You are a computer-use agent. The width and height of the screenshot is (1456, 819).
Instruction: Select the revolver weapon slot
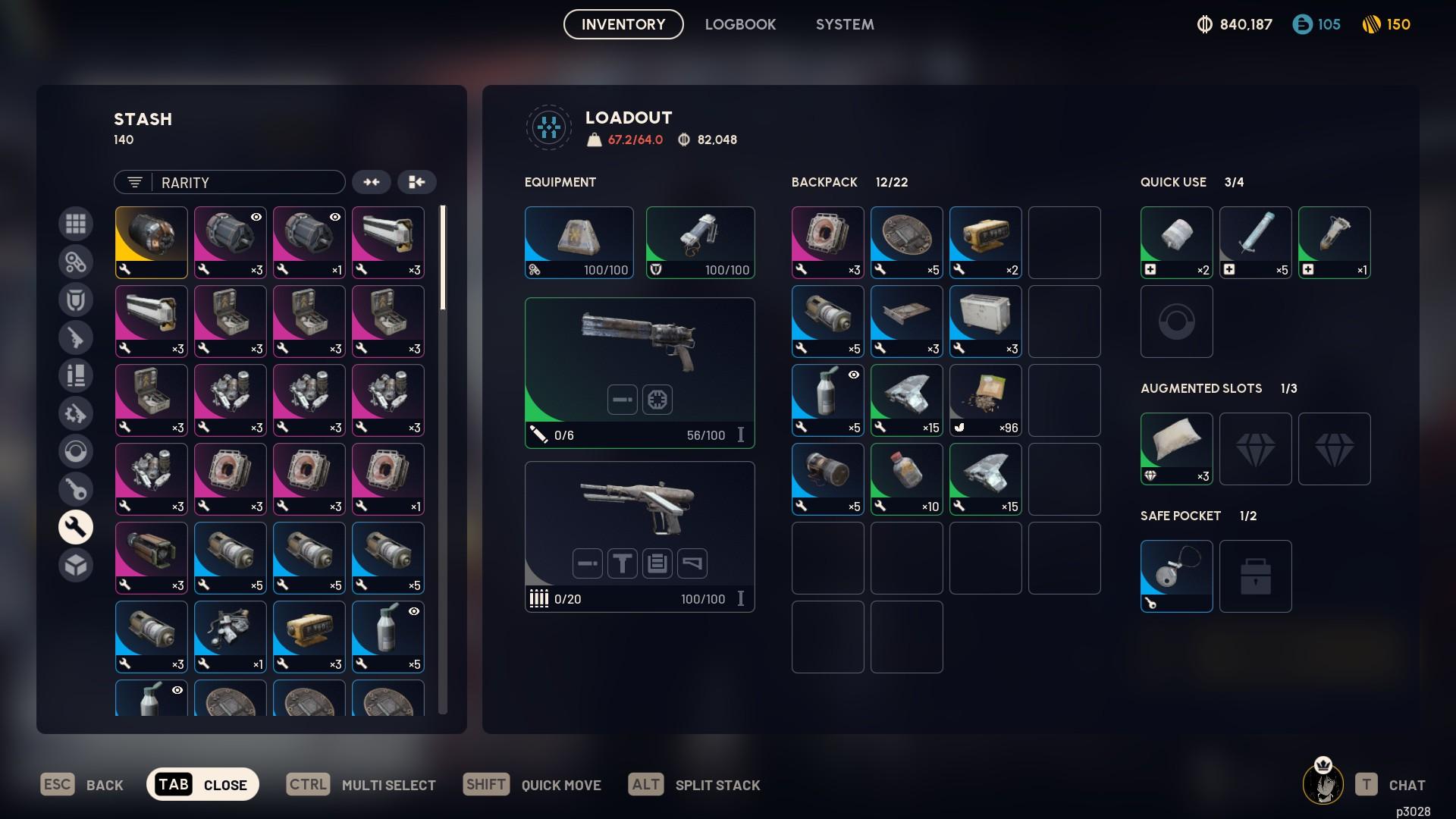(639, 372)
